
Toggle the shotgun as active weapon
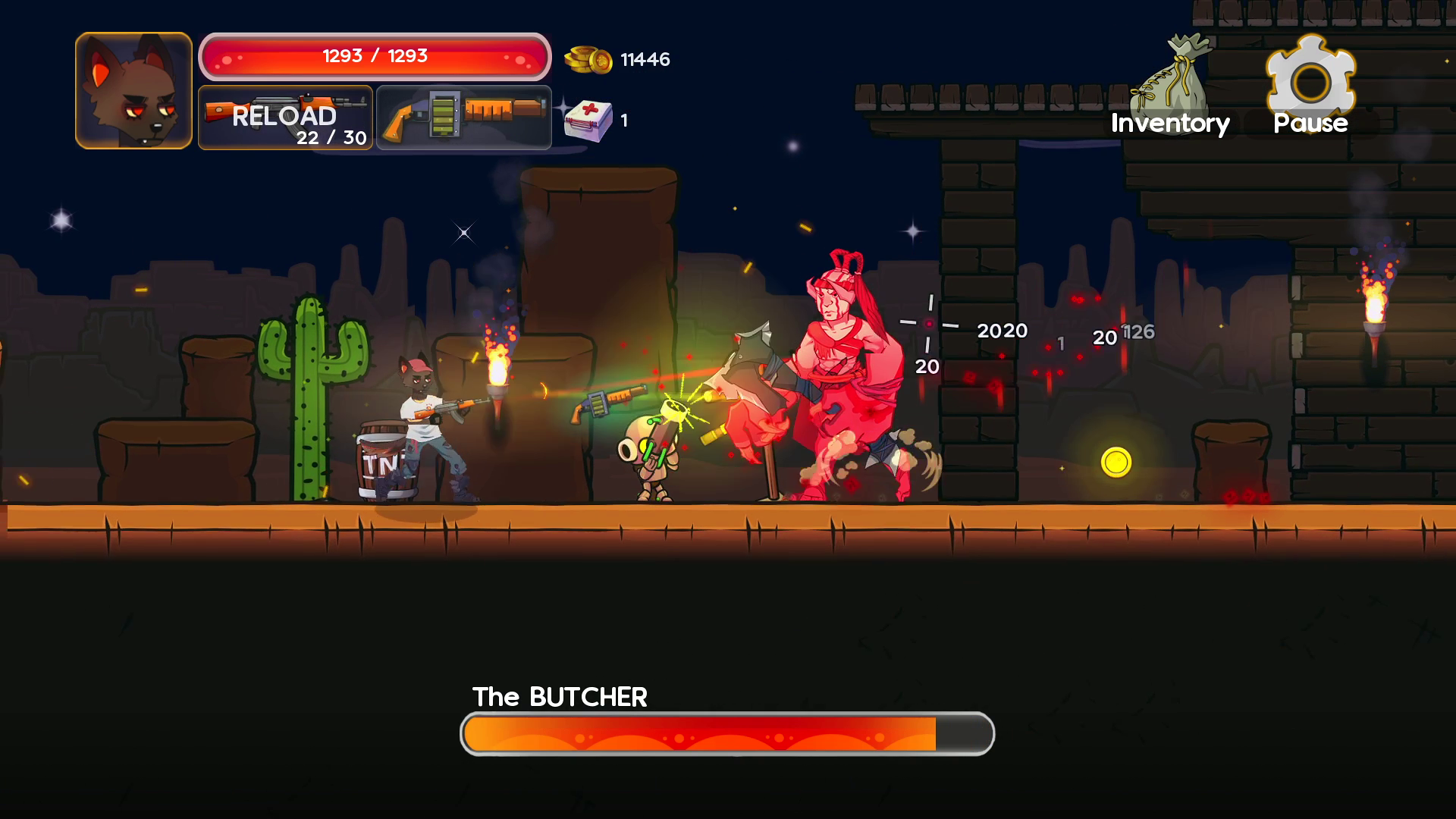coord(463,118)
